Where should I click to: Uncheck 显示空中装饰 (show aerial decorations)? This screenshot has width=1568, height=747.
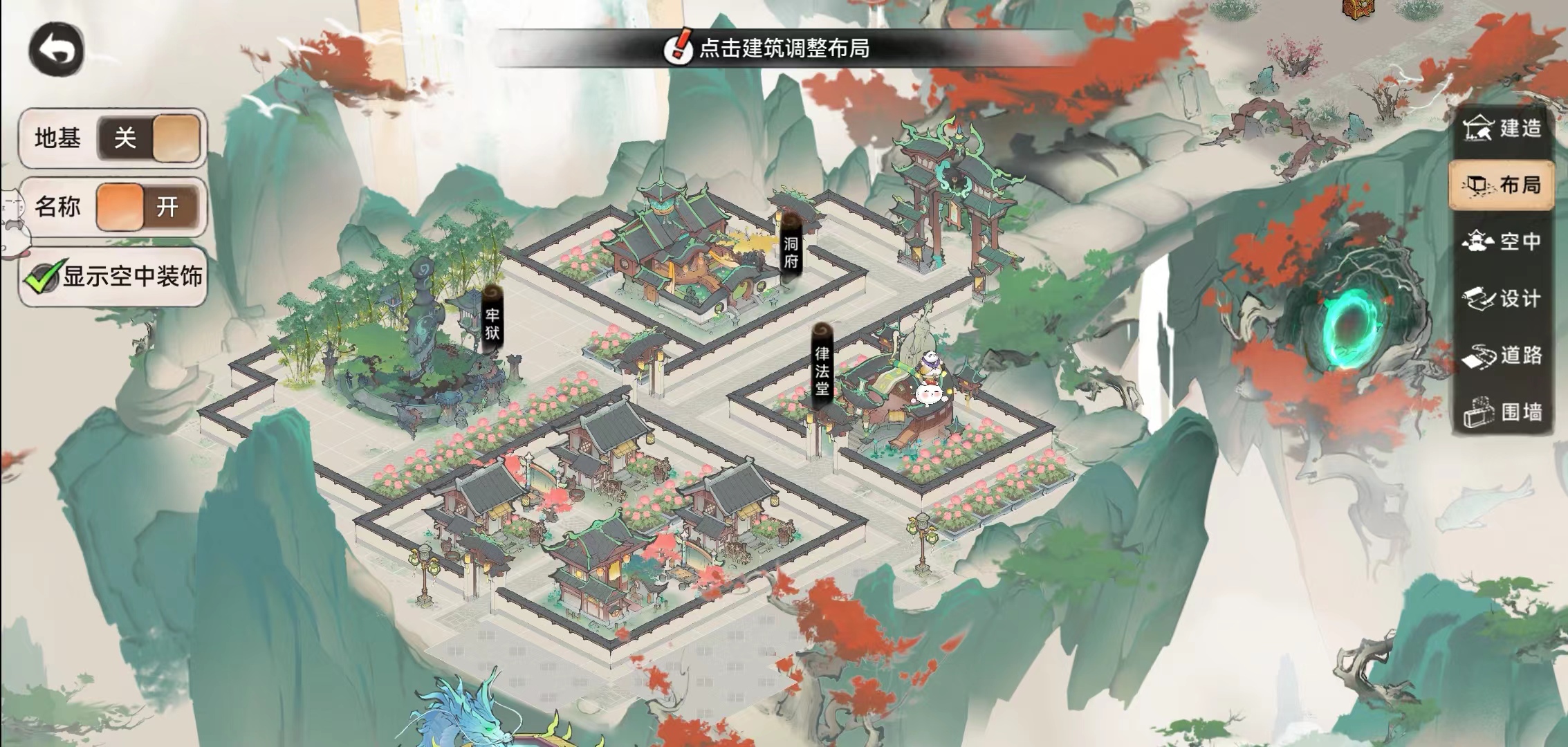click(43, 277)
